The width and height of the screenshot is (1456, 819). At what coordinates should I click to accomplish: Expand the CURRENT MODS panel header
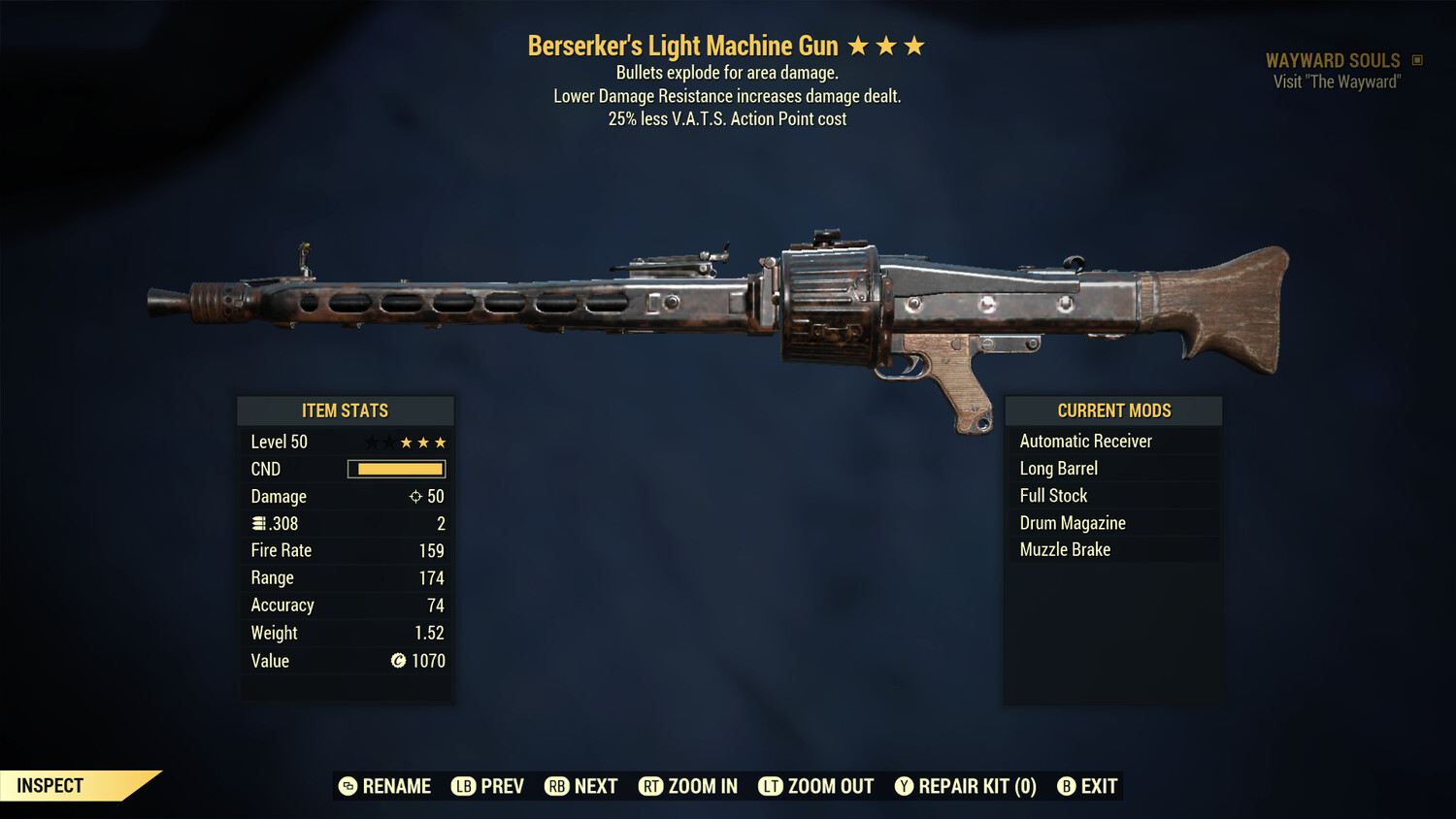click(1112, 410)
